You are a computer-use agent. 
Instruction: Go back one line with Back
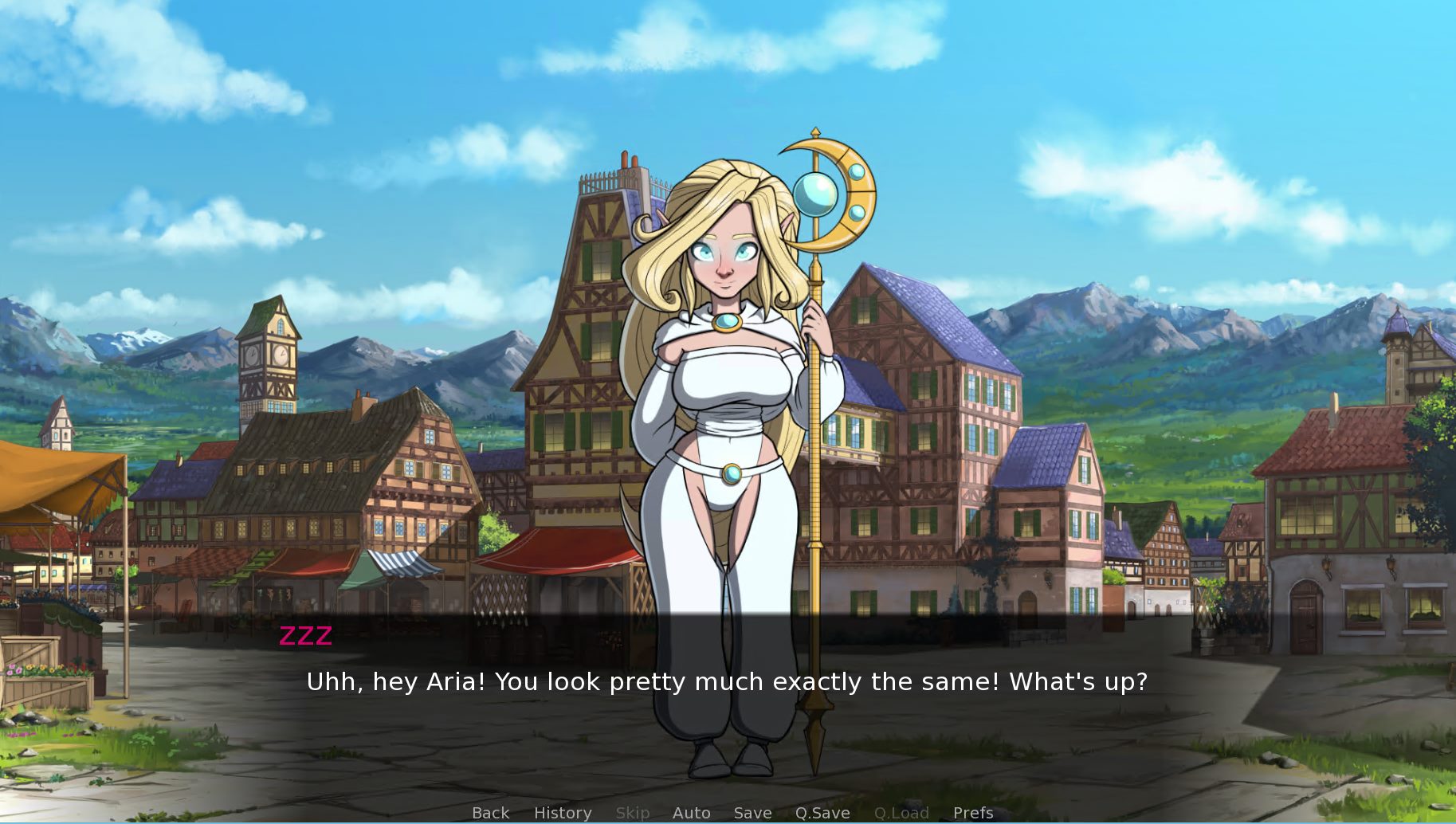click(490, 813)
